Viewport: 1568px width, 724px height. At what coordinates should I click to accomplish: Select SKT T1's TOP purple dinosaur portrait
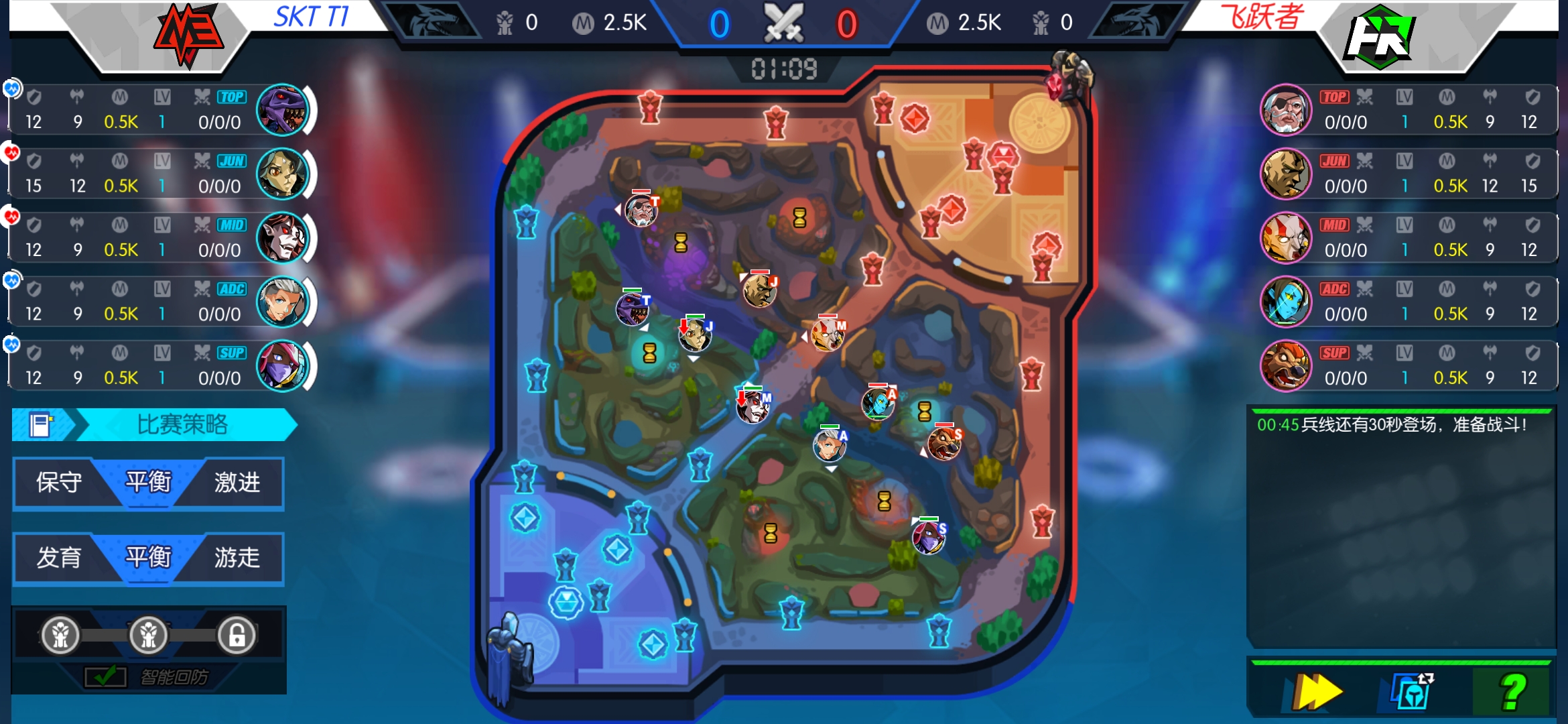click(x=282, y=110)
